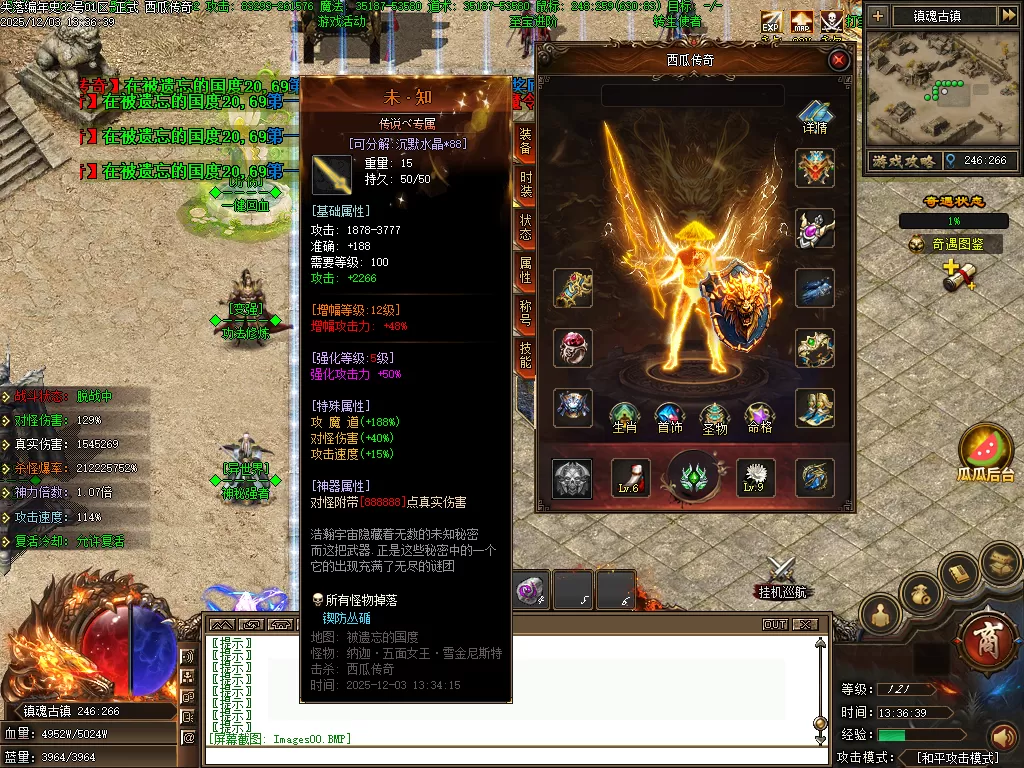Select the golden boots equipment slot

tap(815, 408)
